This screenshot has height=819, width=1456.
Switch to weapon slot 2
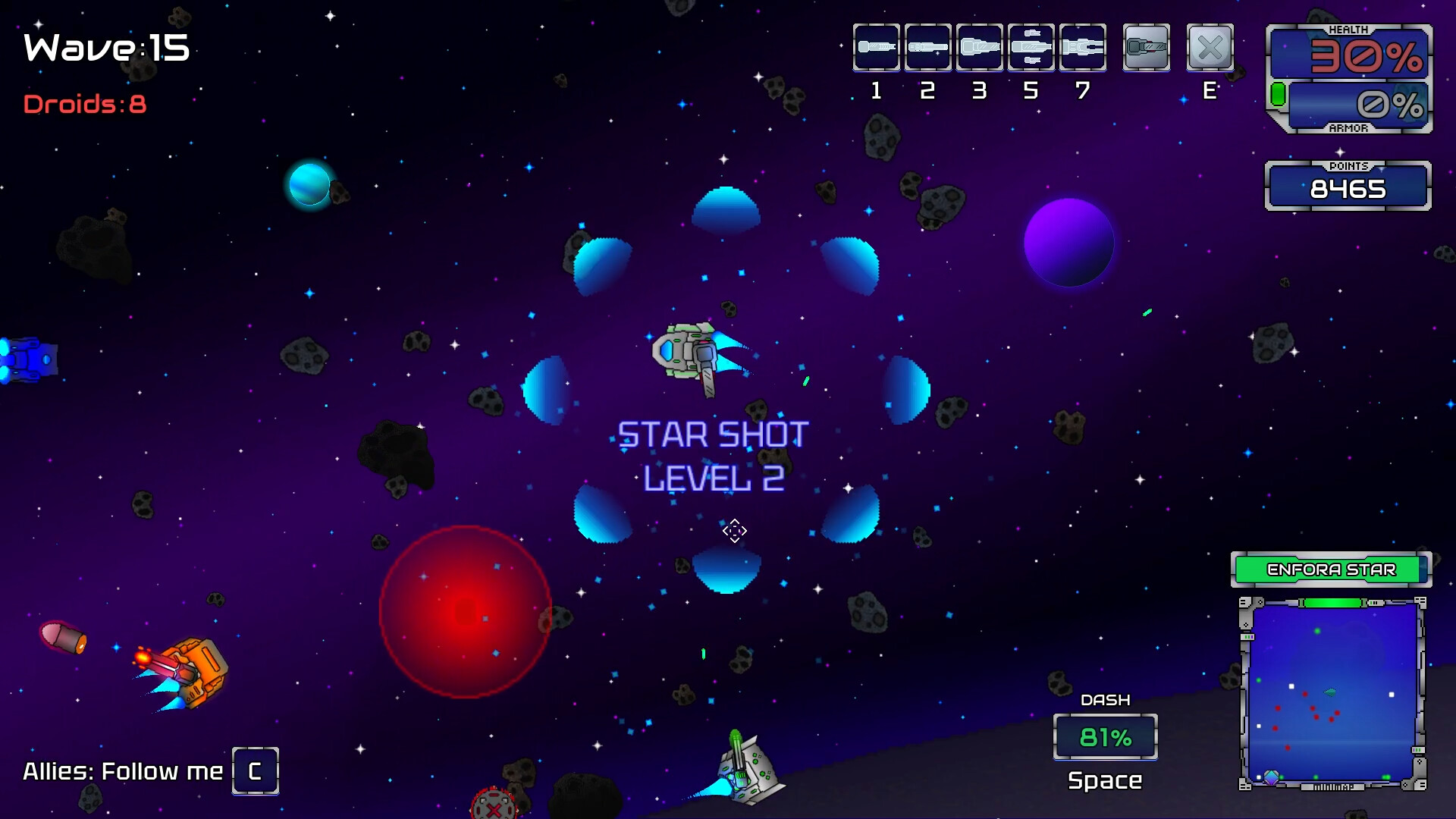pos(927,48)
